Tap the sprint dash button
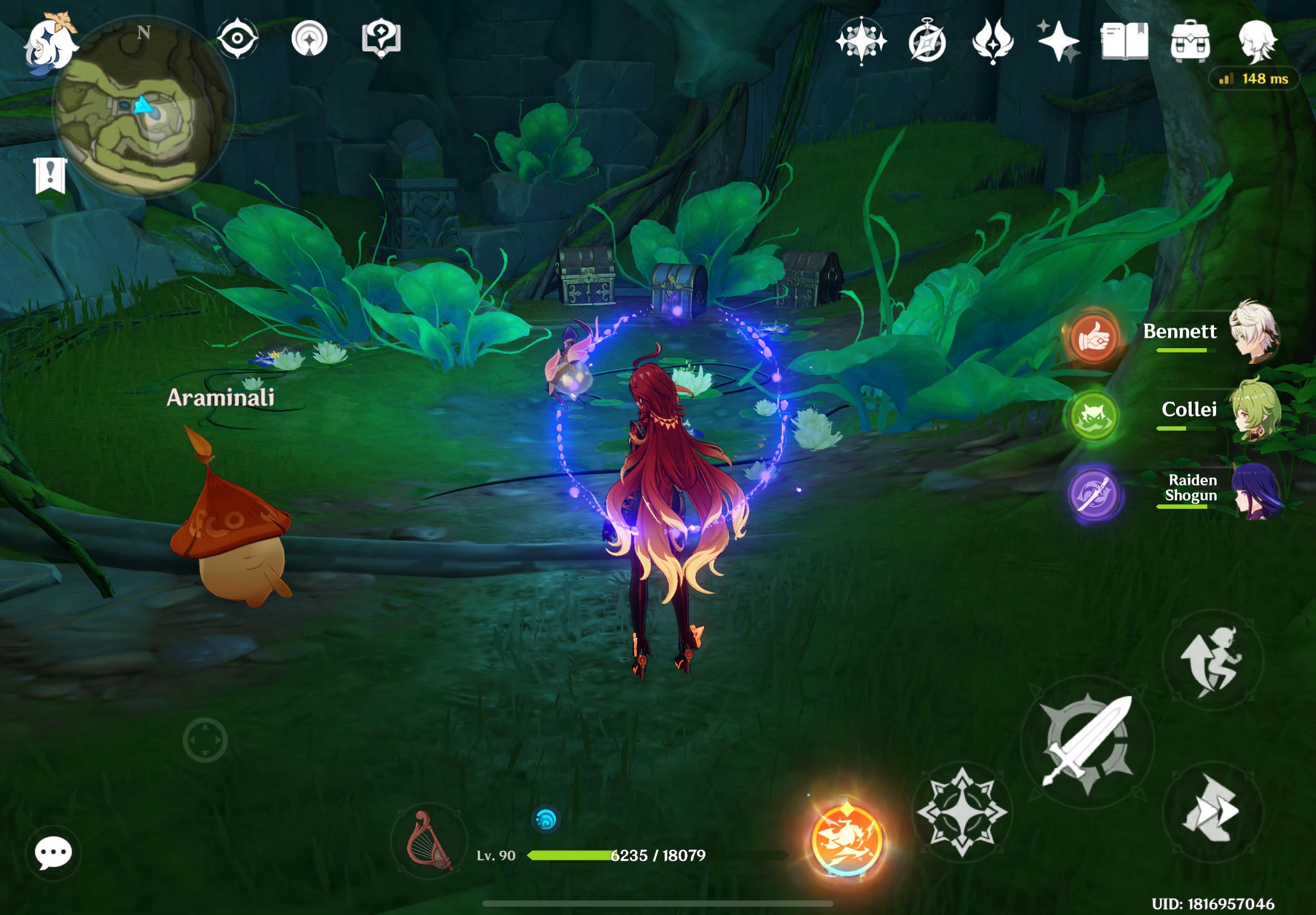This screenshot has height=915, width=1316. (x=1212, y=811)
